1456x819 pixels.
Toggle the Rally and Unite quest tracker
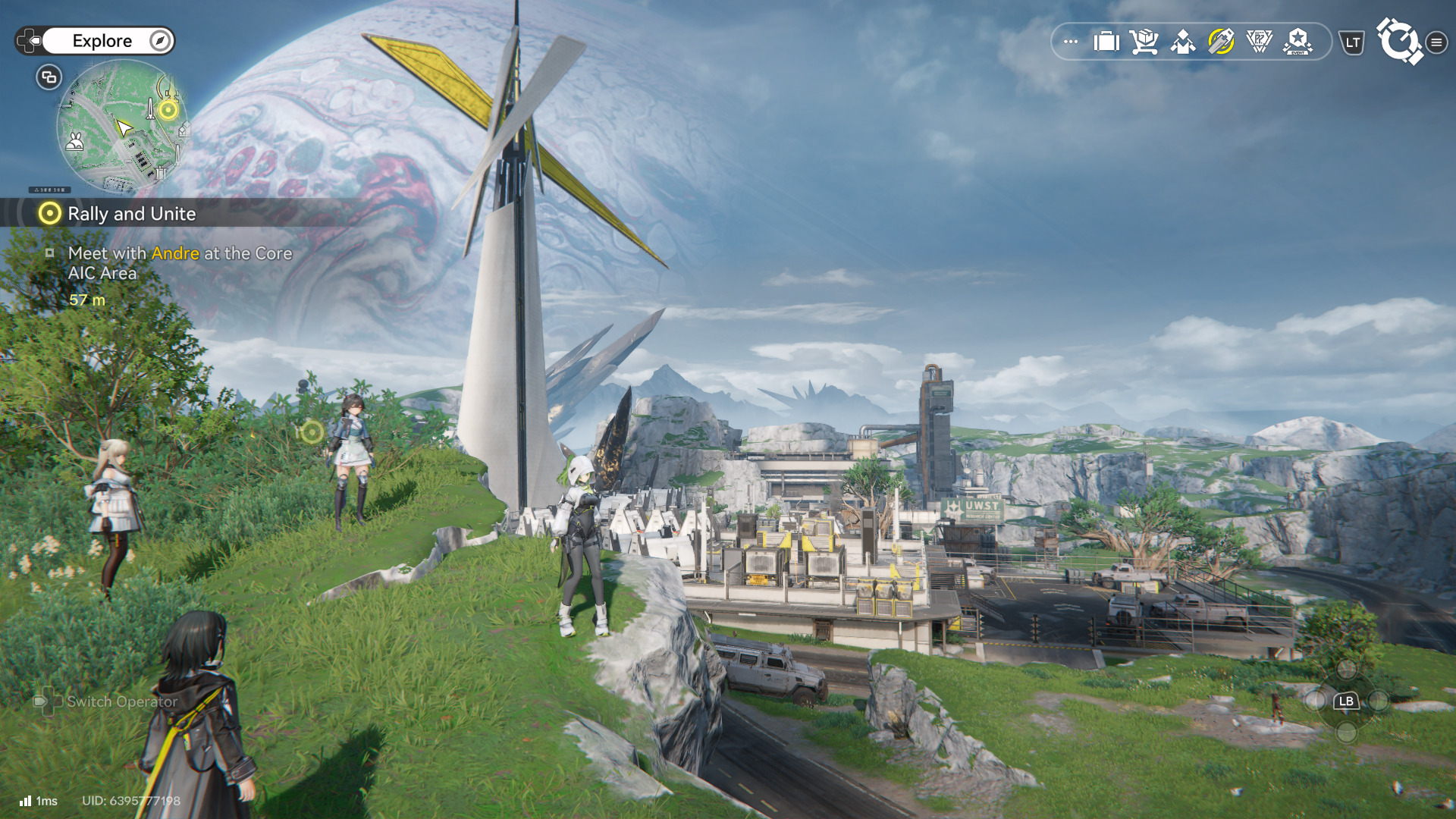pyautogui.click(x=49, y=214)
